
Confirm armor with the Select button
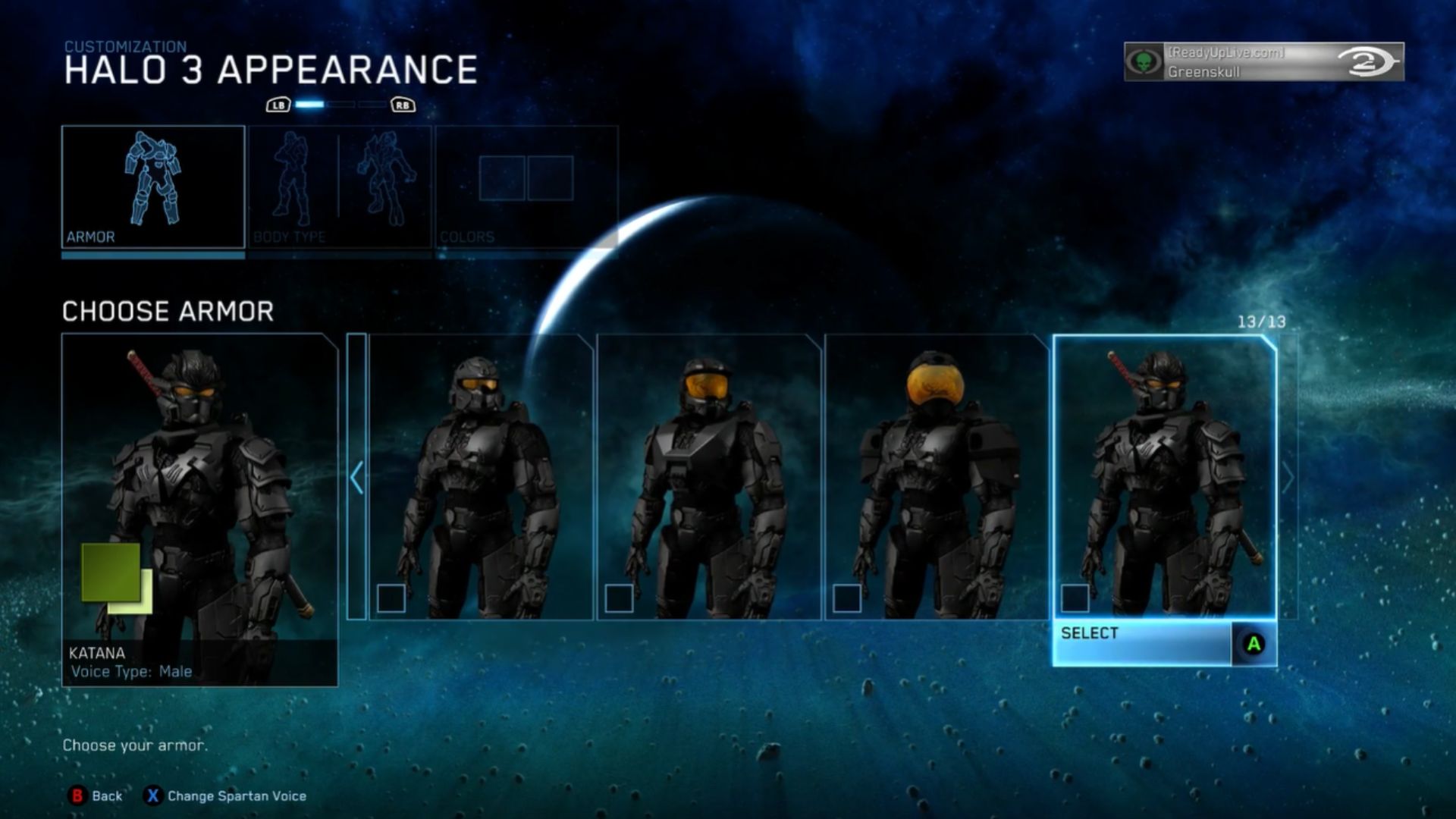1163,643
